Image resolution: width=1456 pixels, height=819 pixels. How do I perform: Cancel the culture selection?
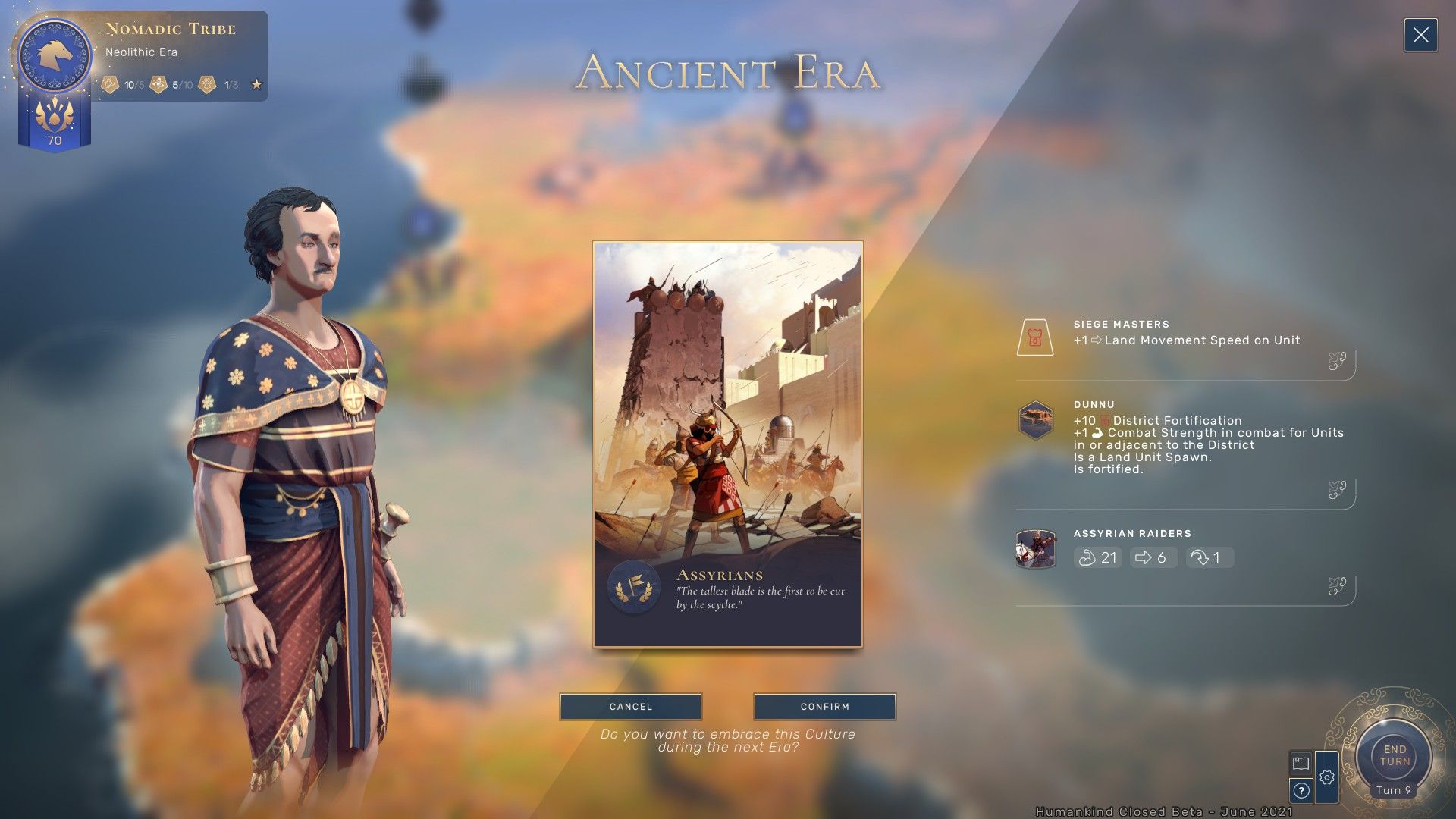click(x=630, y=706)
